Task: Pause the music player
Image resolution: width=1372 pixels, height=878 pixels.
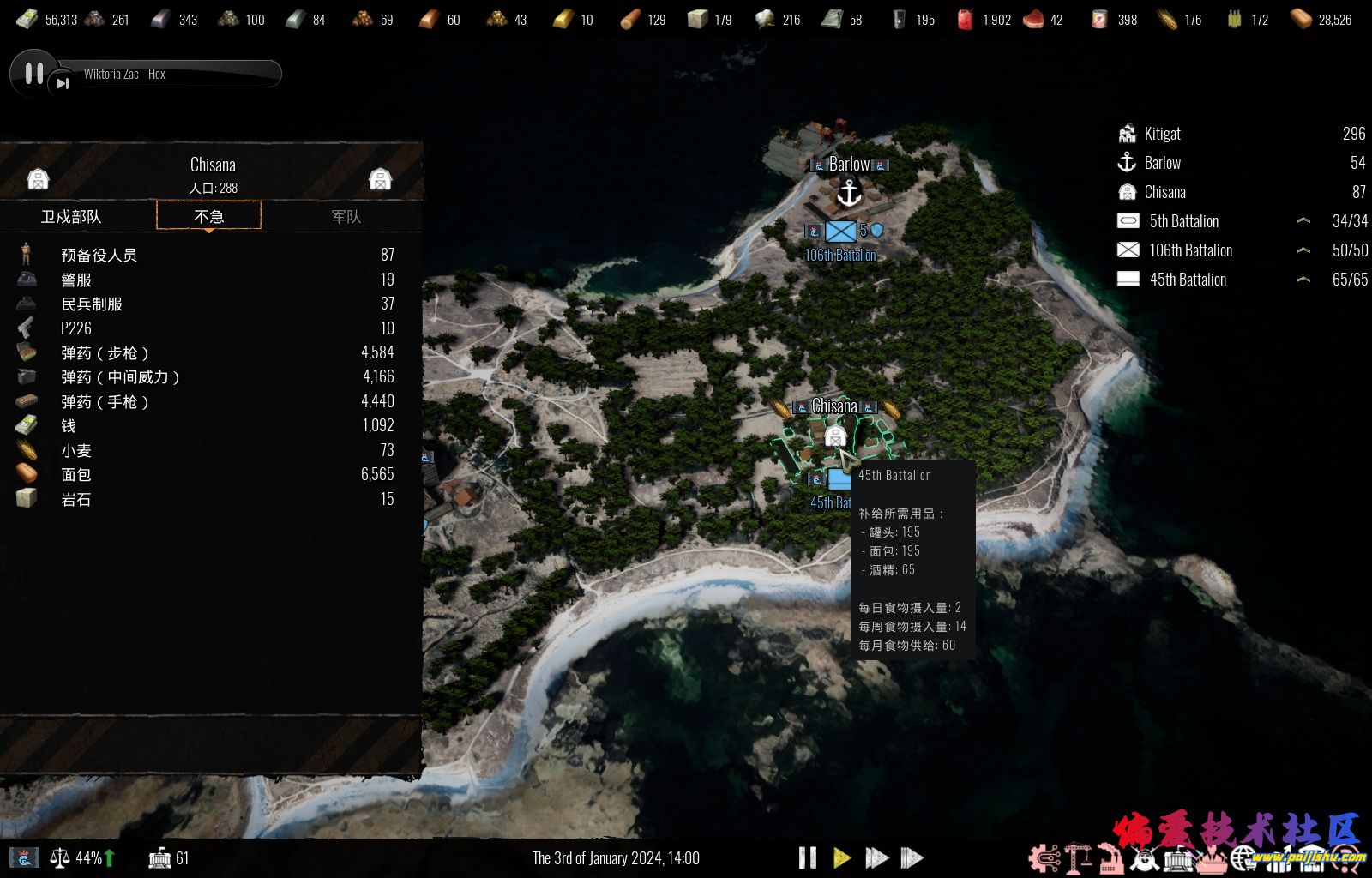Action: (x=33, y=74)
